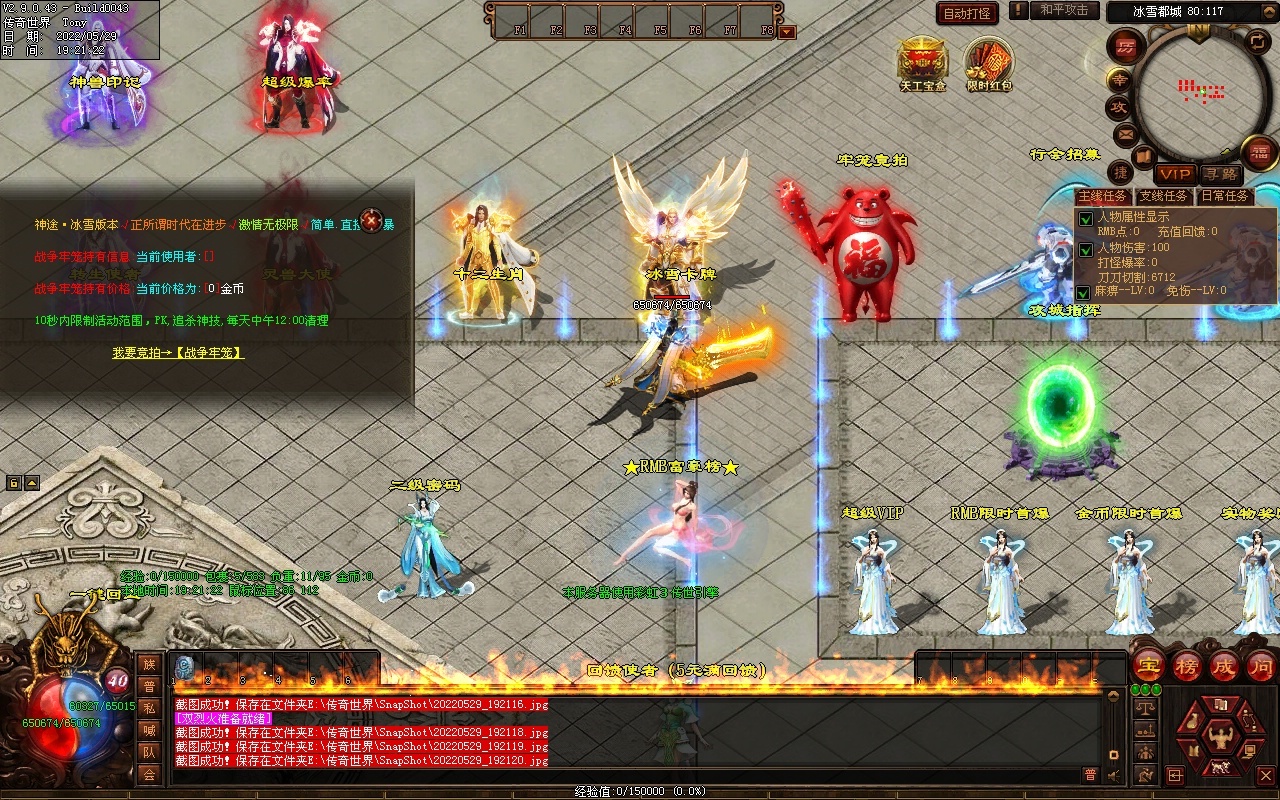Toggle the 自动打怪 auto-fight button
1280x800 pixels.
[x=967, y=14]
